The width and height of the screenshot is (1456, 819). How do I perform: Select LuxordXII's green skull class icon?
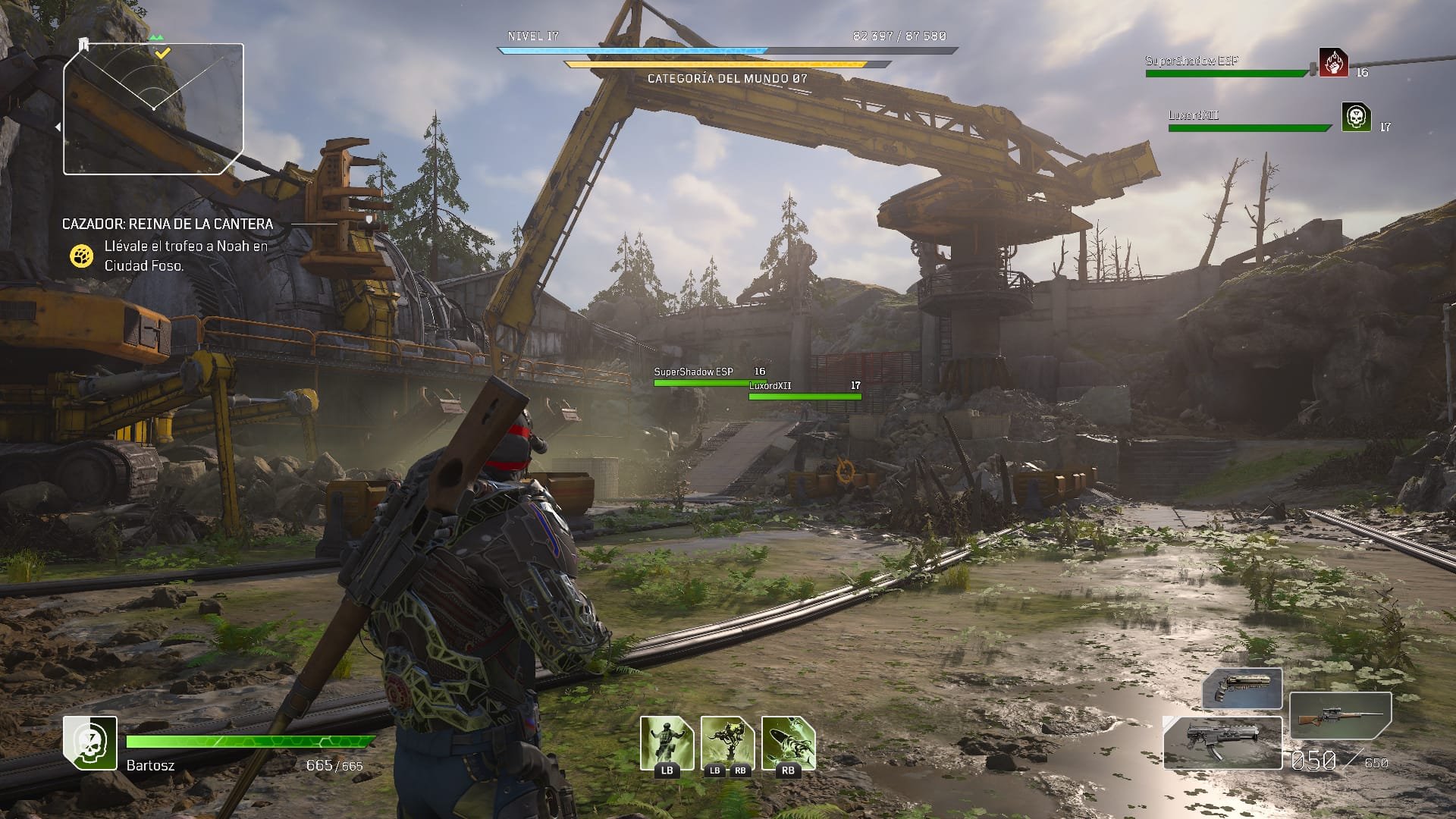tap(1356, 117)
